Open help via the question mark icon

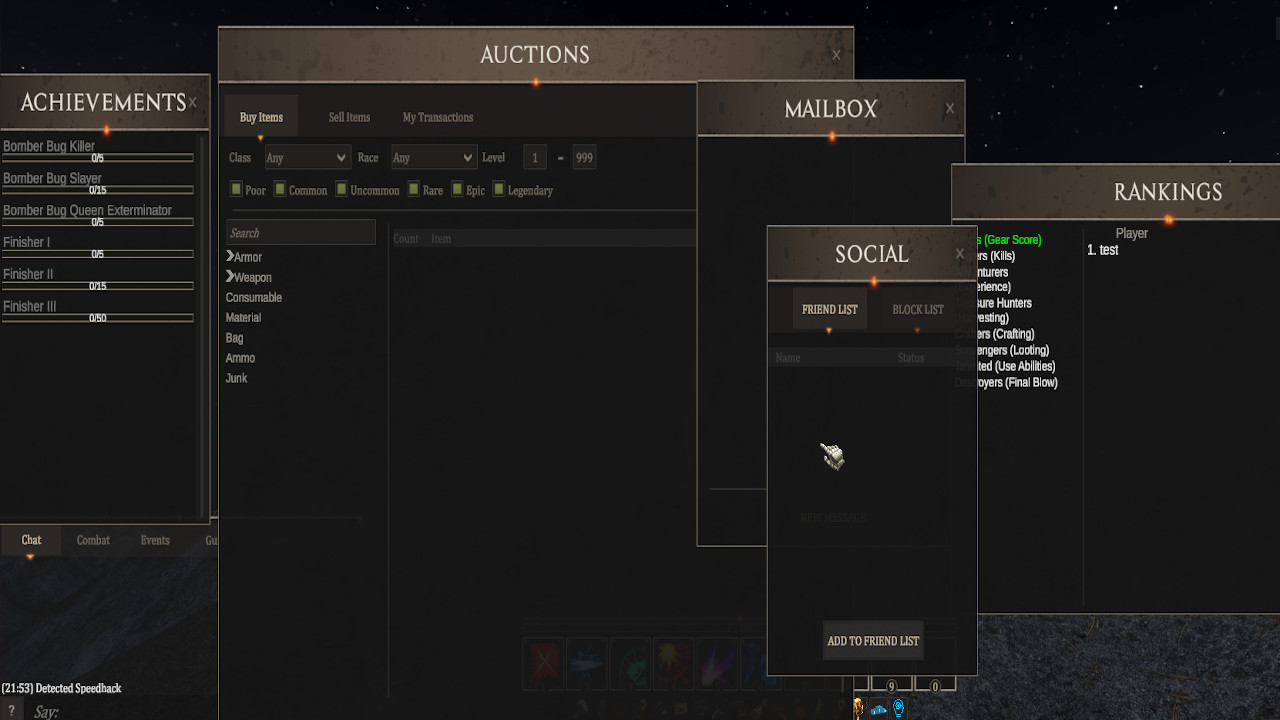click(x=10, y=710)
